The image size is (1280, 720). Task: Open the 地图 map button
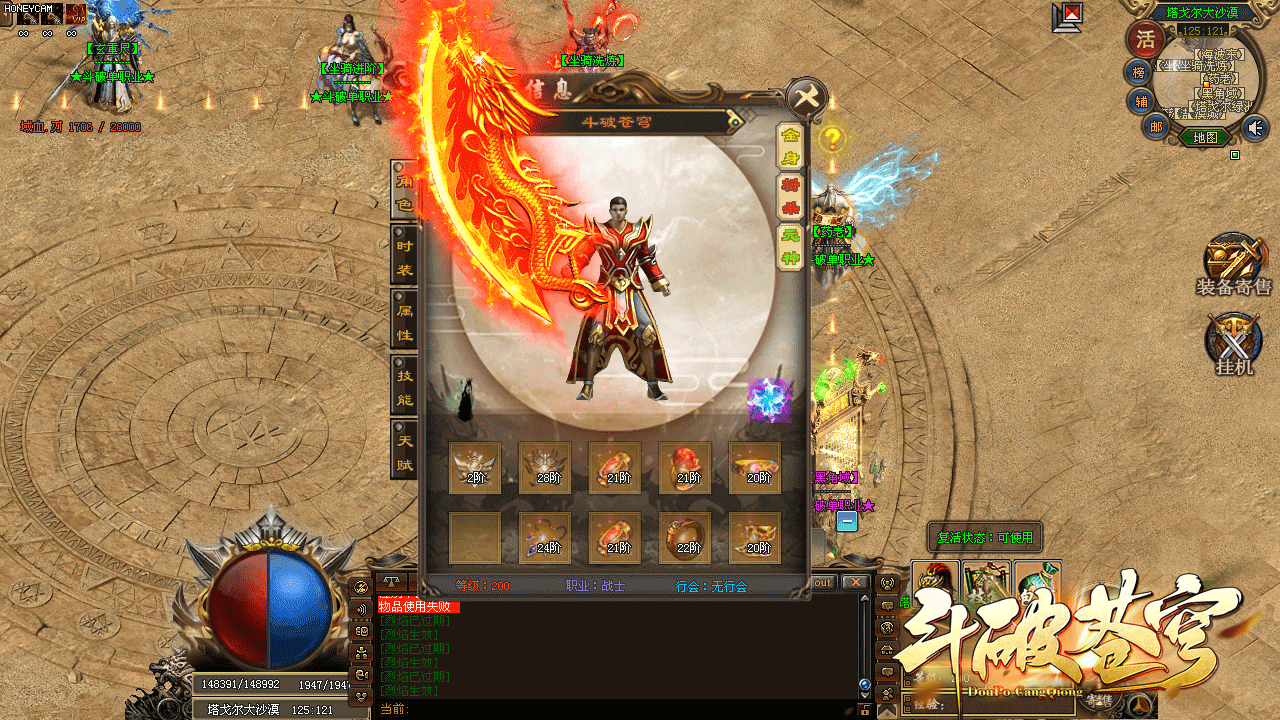tap(1205, 137)
